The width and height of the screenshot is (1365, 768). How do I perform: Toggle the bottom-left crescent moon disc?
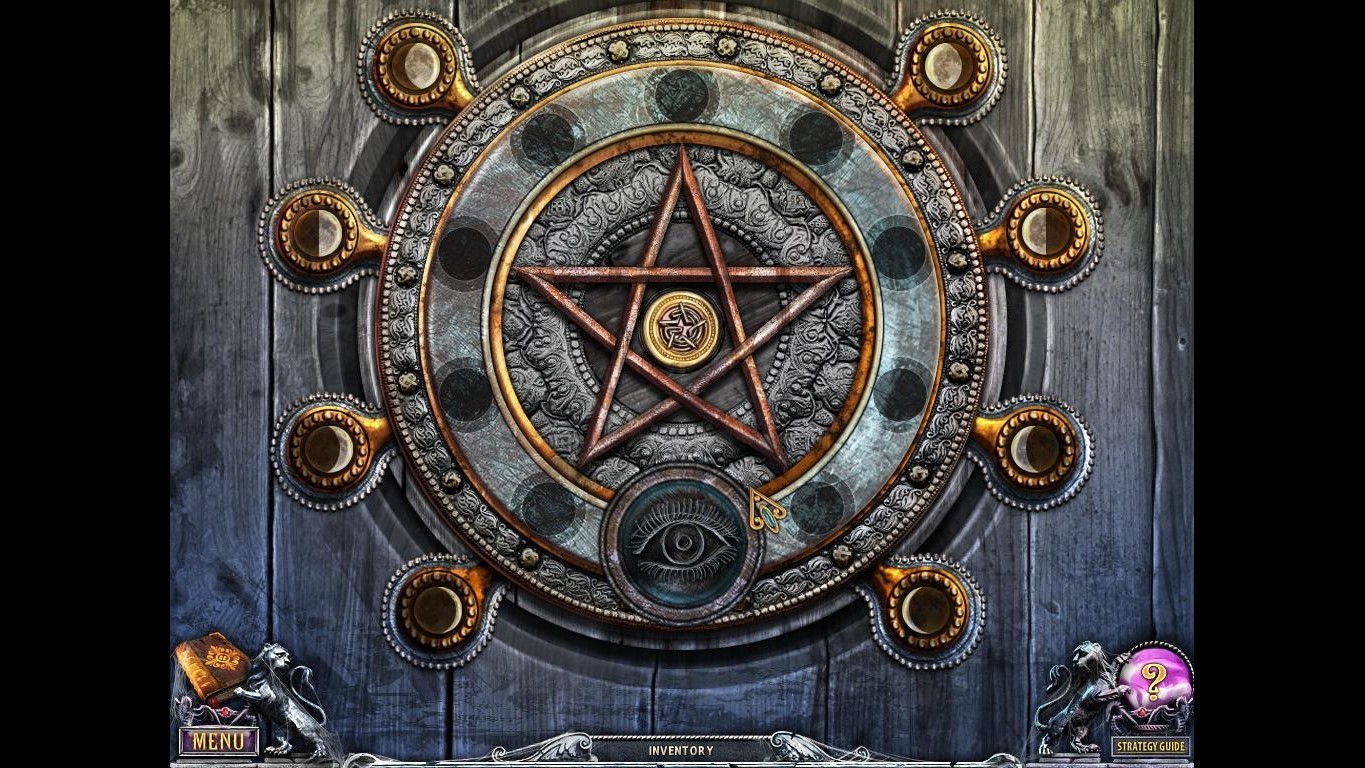tap(435, 611)
